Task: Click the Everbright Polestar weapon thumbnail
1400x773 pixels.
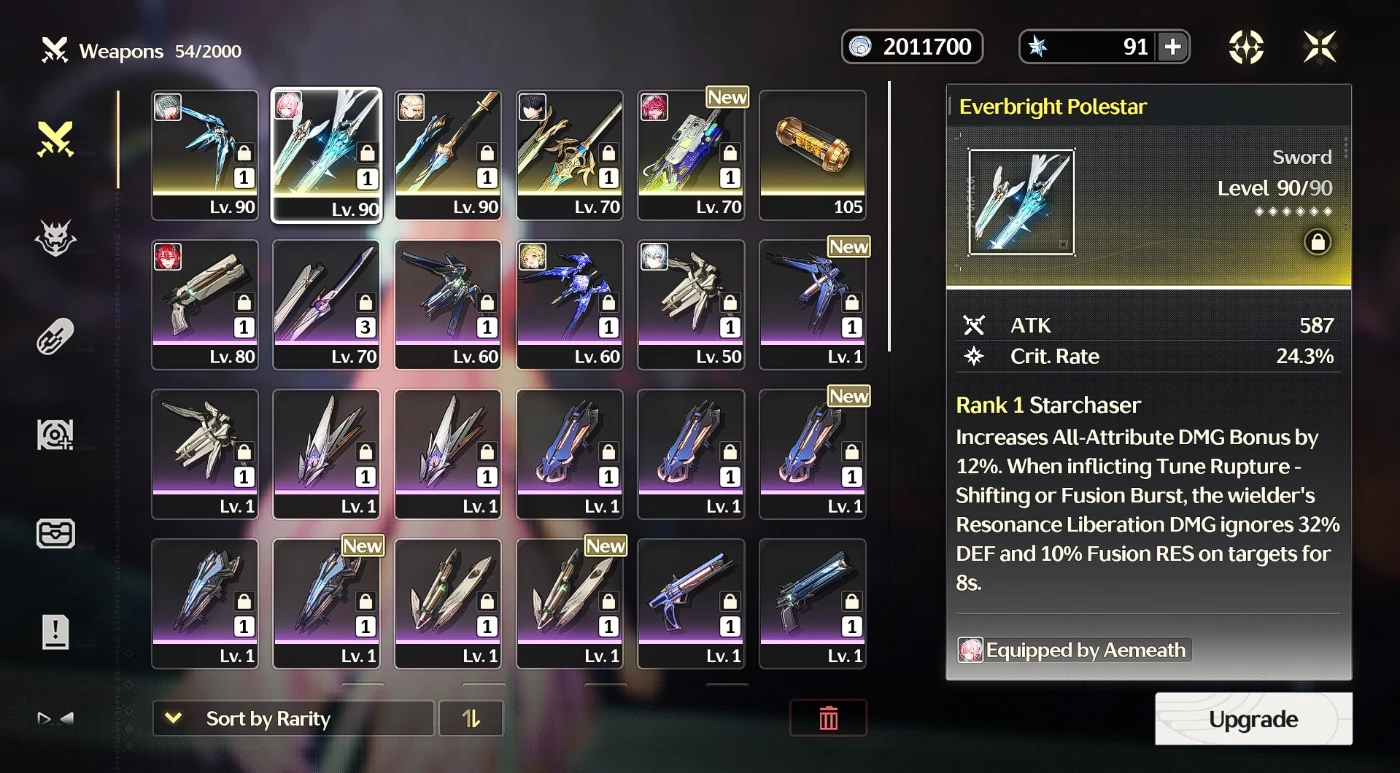Action: pos(1021,202)
